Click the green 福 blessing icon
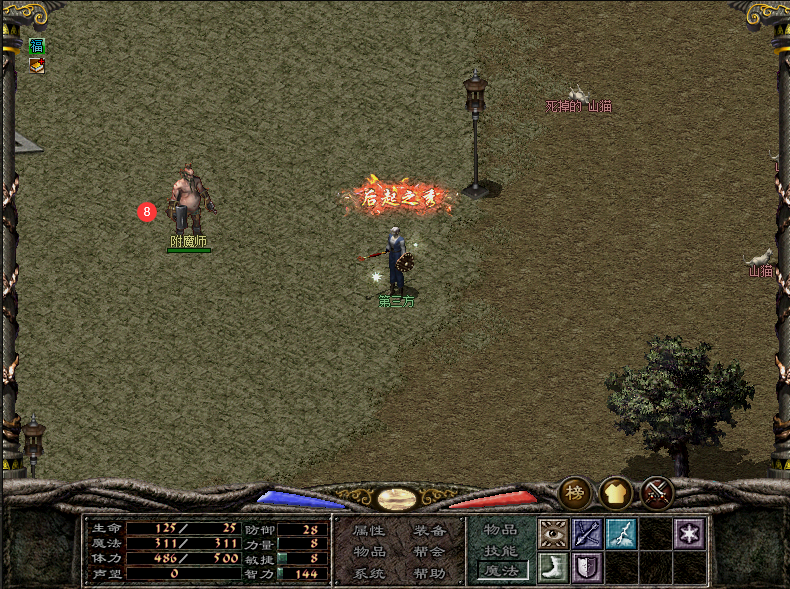This screenshot has height=589, width=790. pos(37,46)
